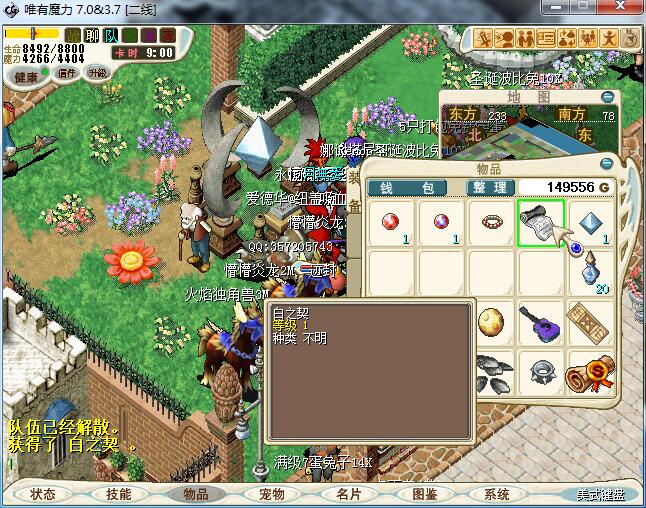Image resolution: width=646 pixels, height=508 pixels.
Task: Sort items with the 整理 button
Action: [x=492, y=188]
